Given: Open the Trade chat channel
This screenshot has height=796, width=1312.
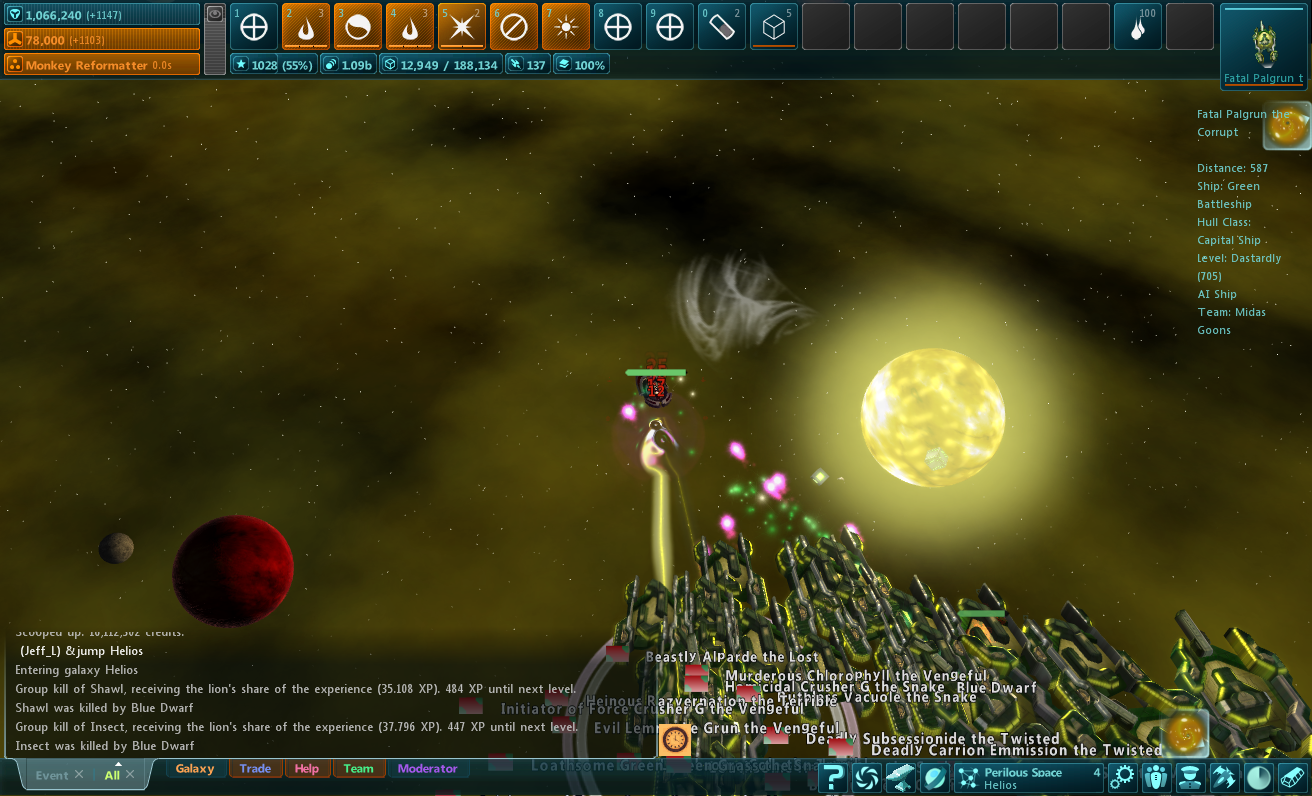Looking at the screenshot, I should (255, 769).
